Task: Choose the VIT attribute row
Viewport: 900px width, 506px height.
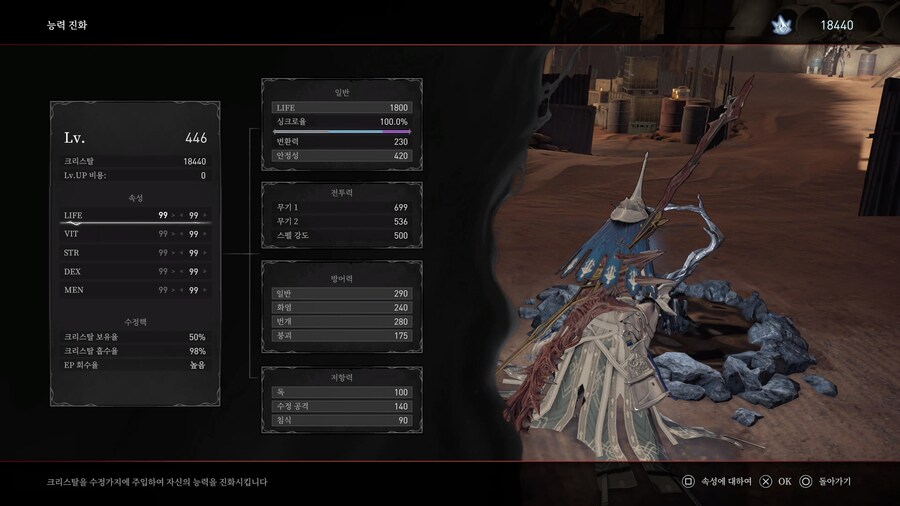Action: click(x=133, y=233)
